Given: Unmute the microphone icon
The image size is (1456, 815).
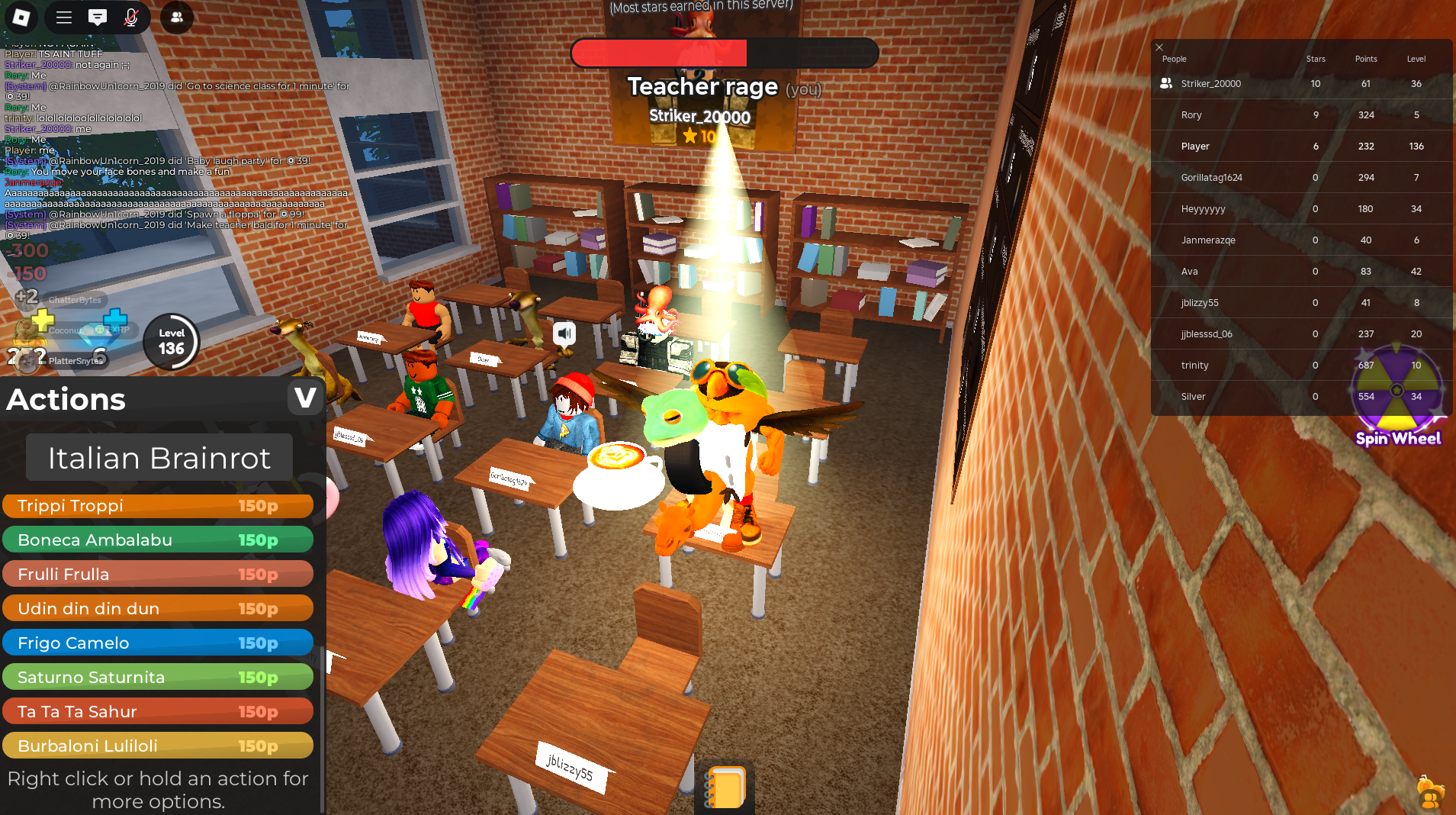Looking at the screenshot, I should [x=131, y=17].
